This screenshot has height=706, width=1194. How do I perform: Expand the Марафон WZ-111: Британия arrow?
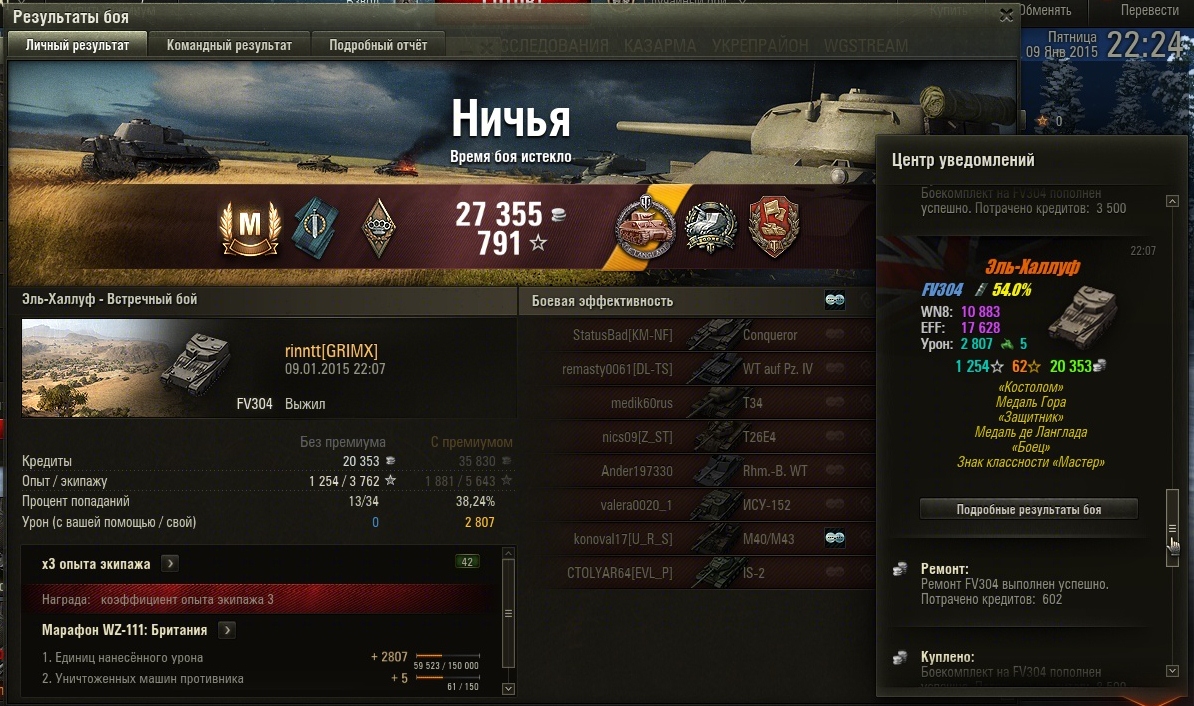click(x=227, y=630)
